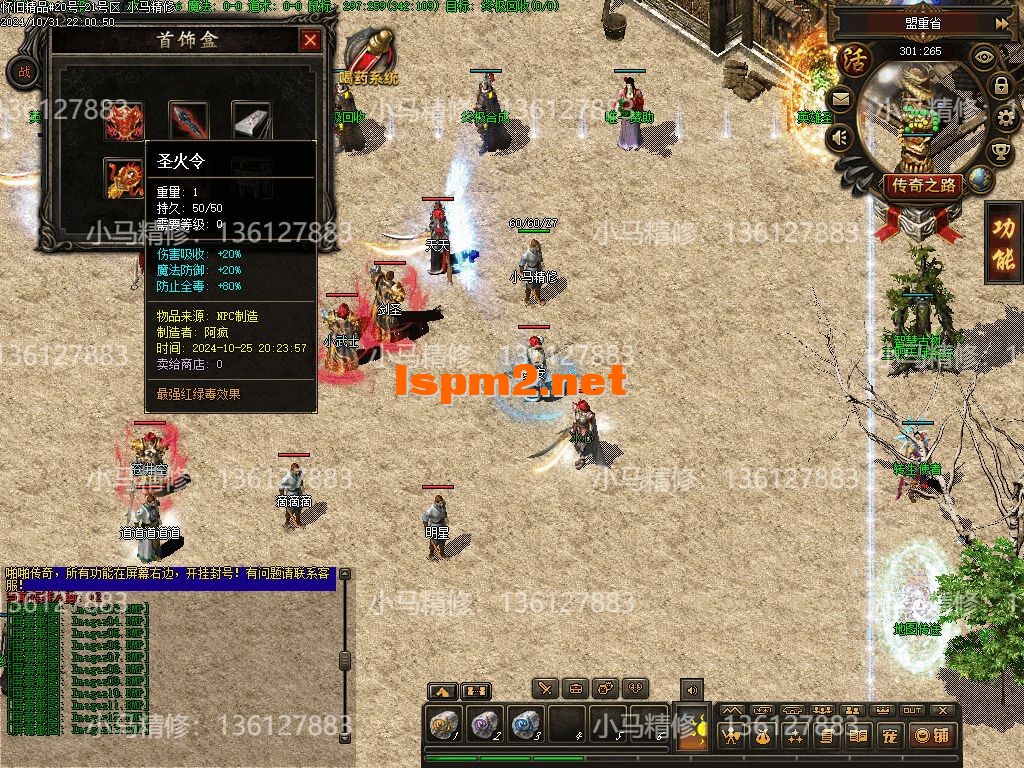Toggle sound with the speaker icon near minimap
This screenshot has height=768, width=1024.
point(840,138)
